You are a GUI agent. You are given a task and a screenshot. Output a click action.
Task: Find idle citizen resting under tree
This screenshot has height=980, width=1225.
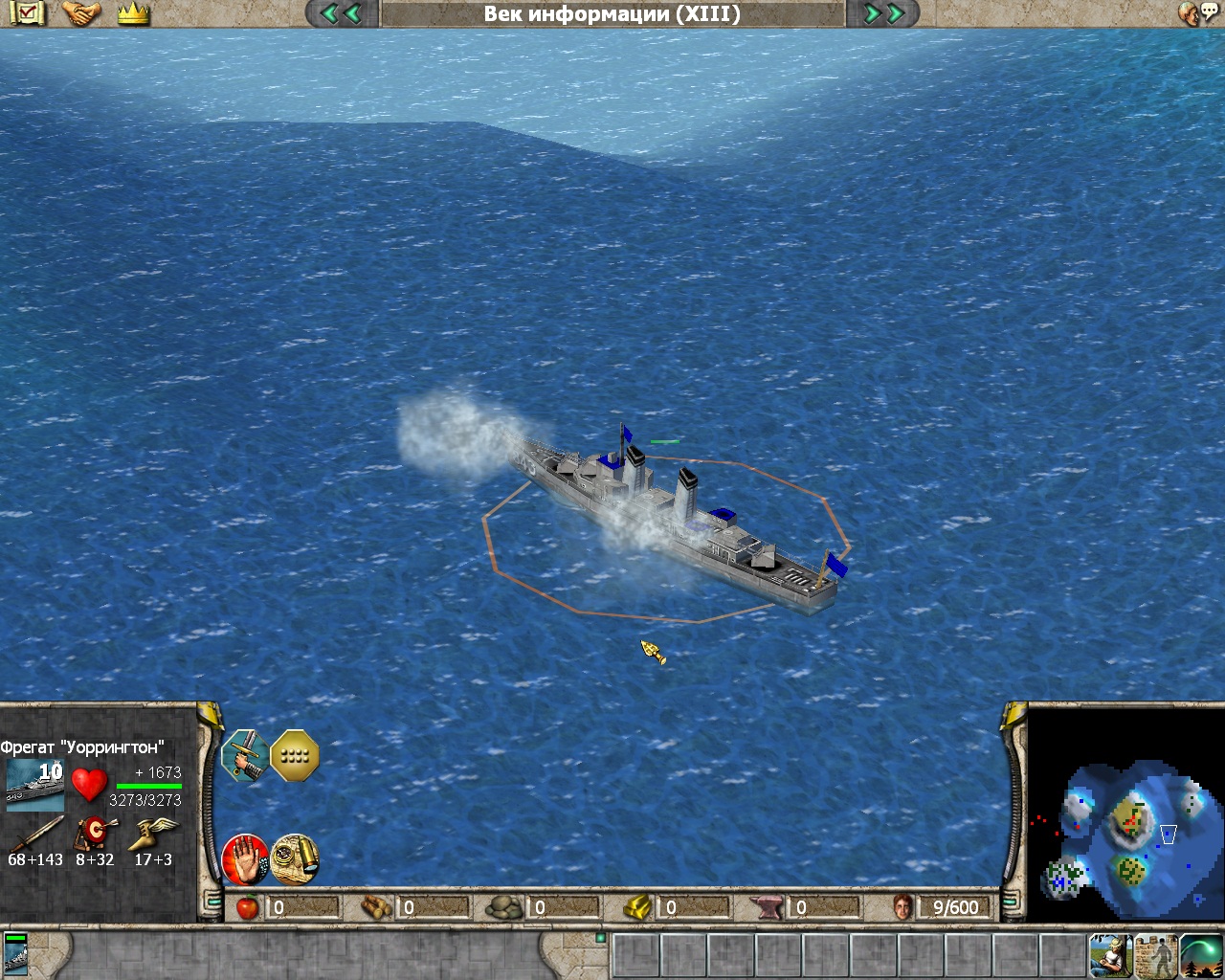click(1110, 955)
